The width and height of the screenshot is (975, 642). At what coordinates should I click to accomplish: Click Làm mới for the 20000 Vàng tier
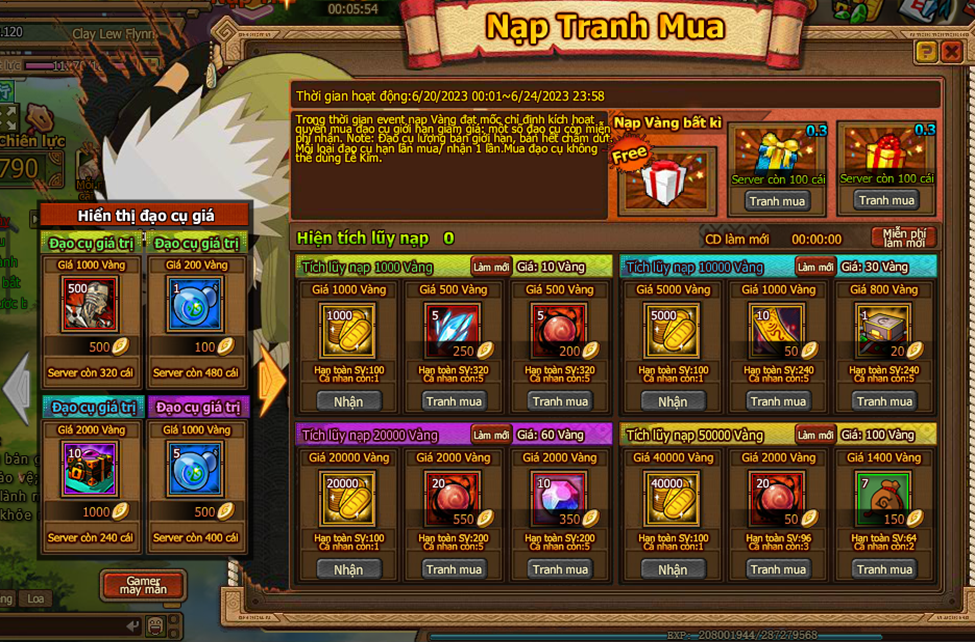tap(492, 435)
